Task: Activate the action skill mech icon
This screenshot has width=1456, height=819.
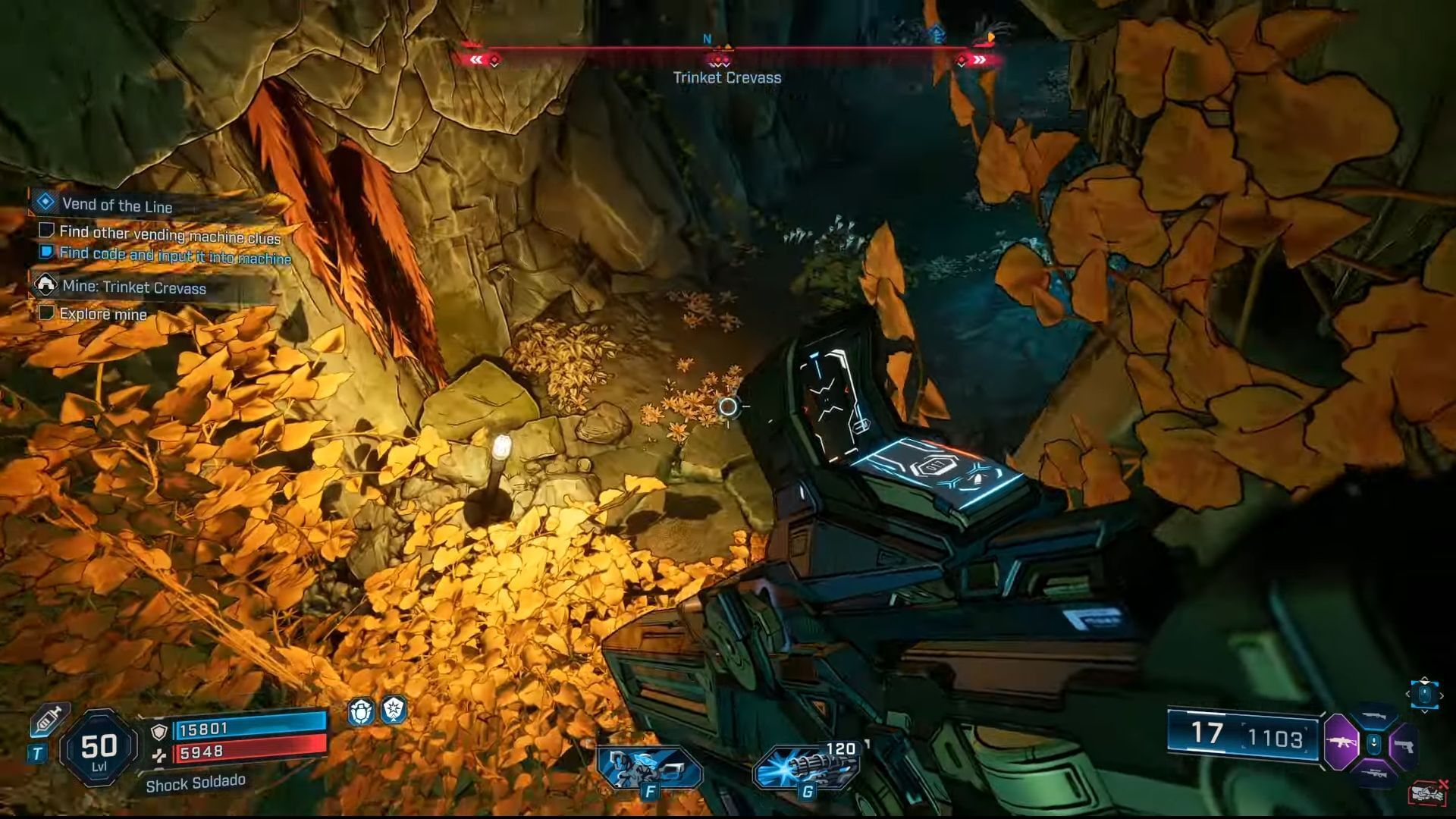Action: tap(648, 767)
